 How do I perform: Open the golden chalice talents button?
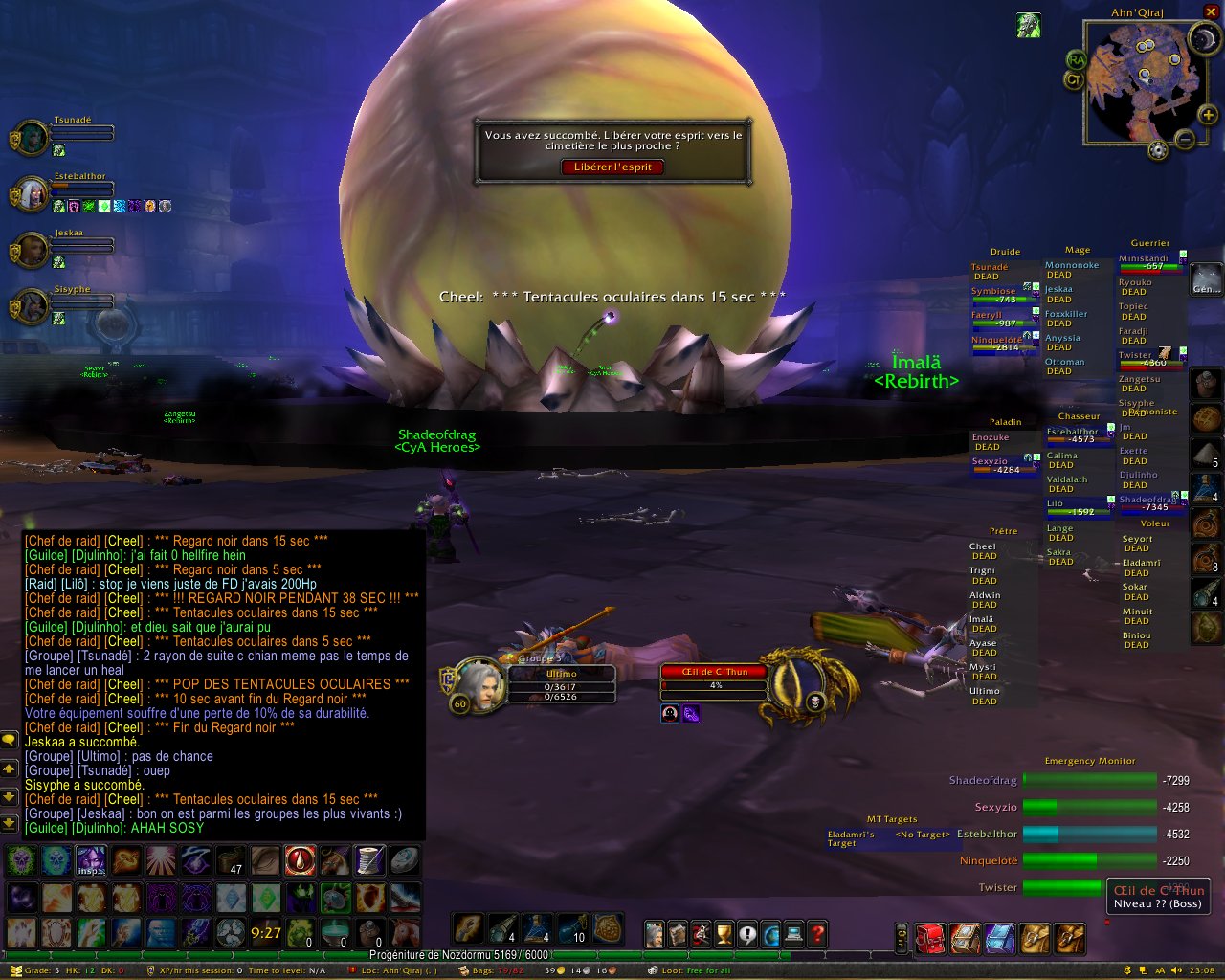[724, 934]
